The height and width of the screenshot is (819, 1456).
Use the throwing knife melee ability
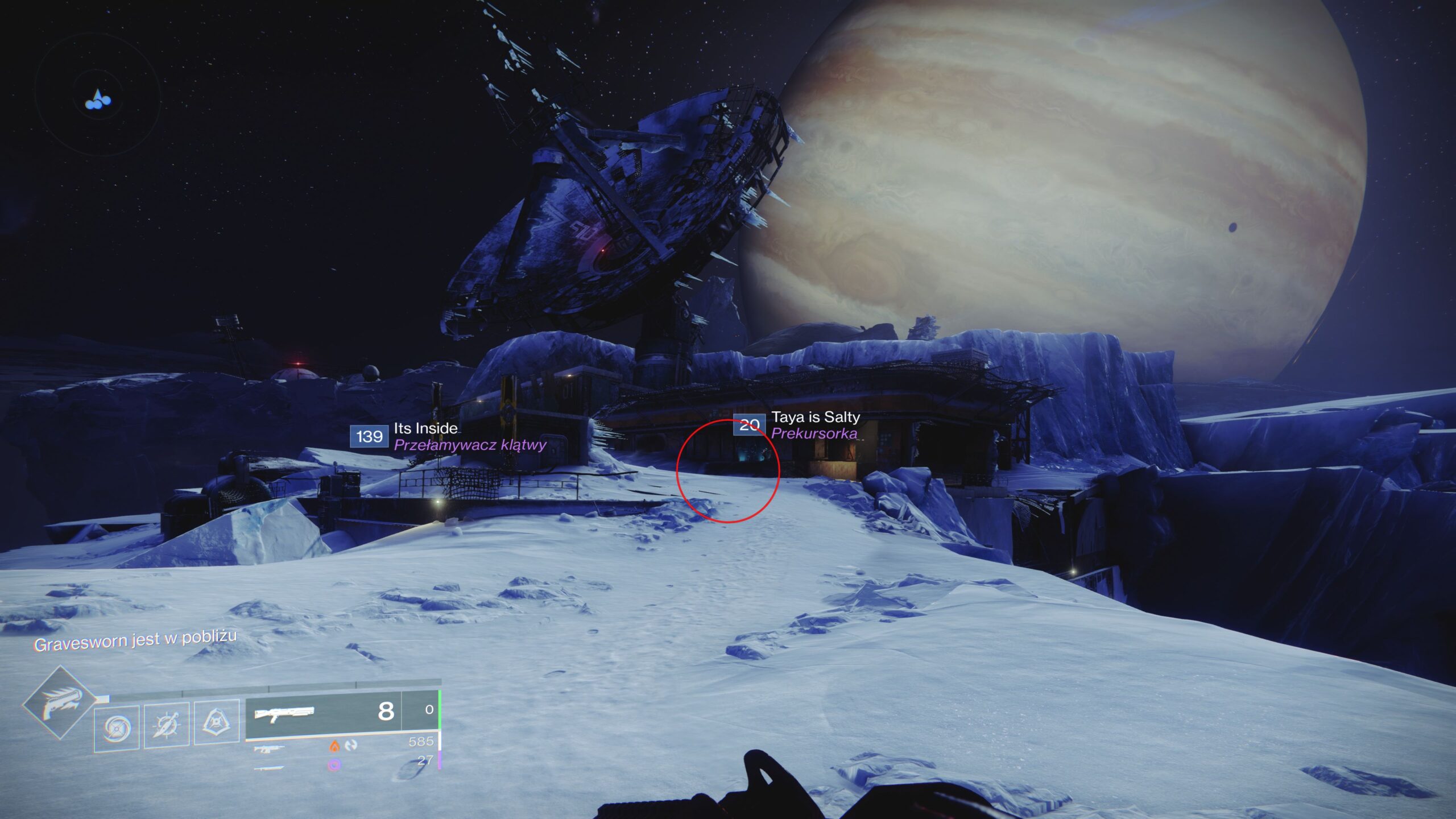(x=167, y=725)
